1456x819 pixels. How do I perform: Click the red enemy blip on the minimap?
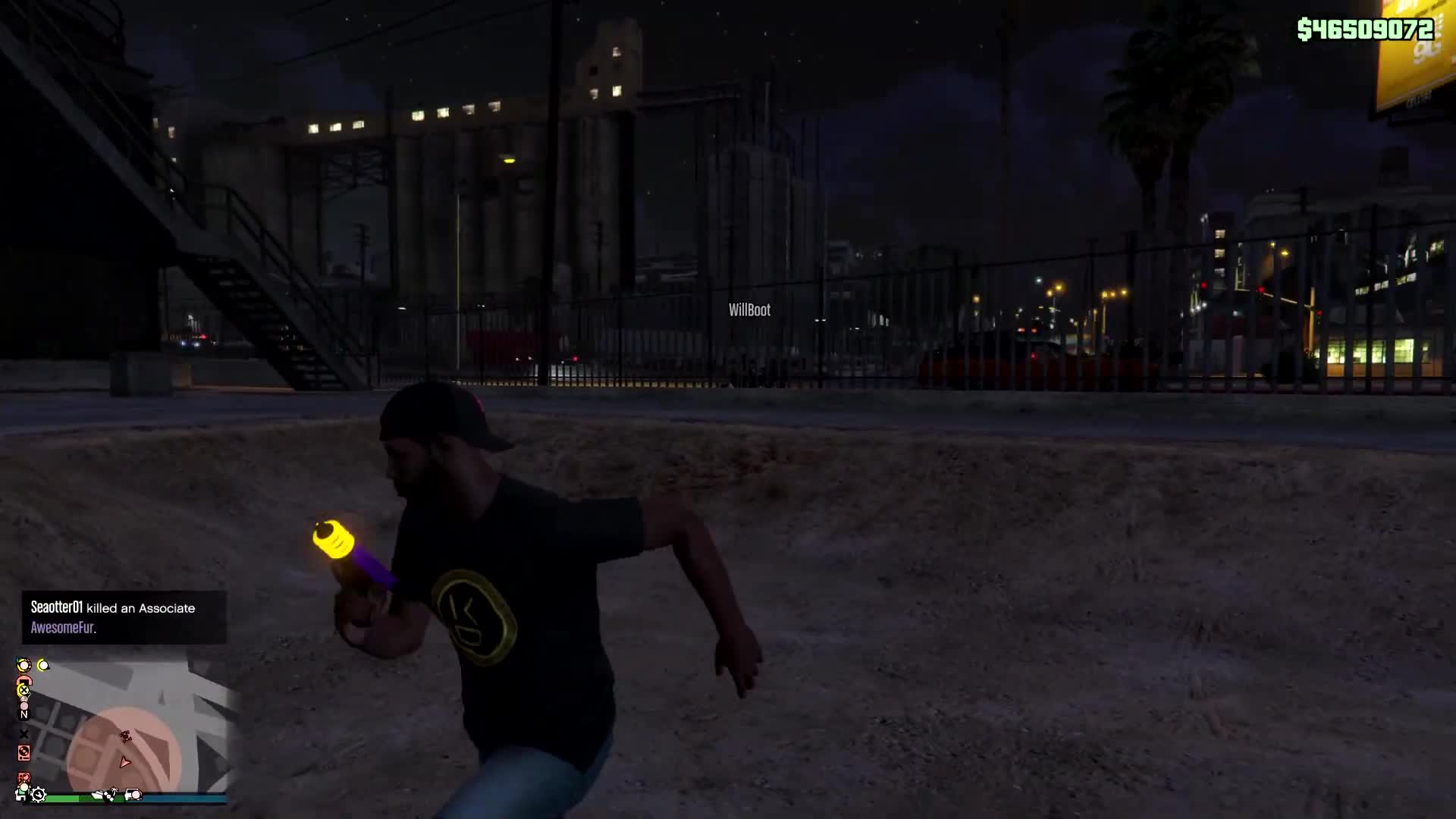(125, 736)
